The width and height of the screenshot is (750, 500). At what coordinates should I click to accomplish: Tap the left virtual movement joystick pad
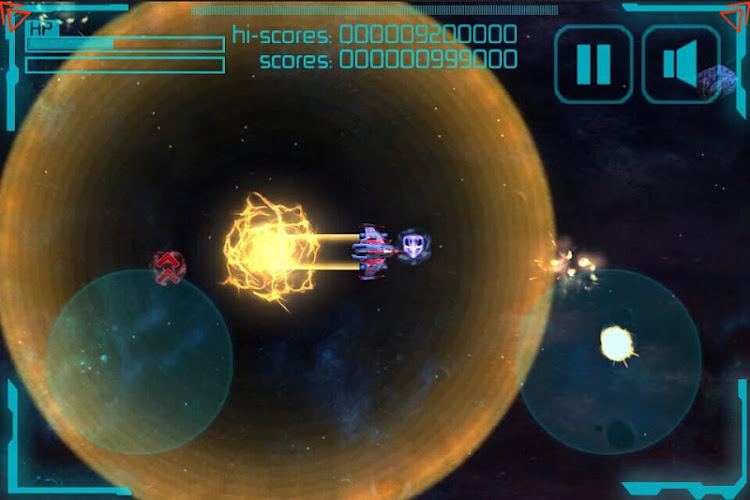(x=140, y=361)
